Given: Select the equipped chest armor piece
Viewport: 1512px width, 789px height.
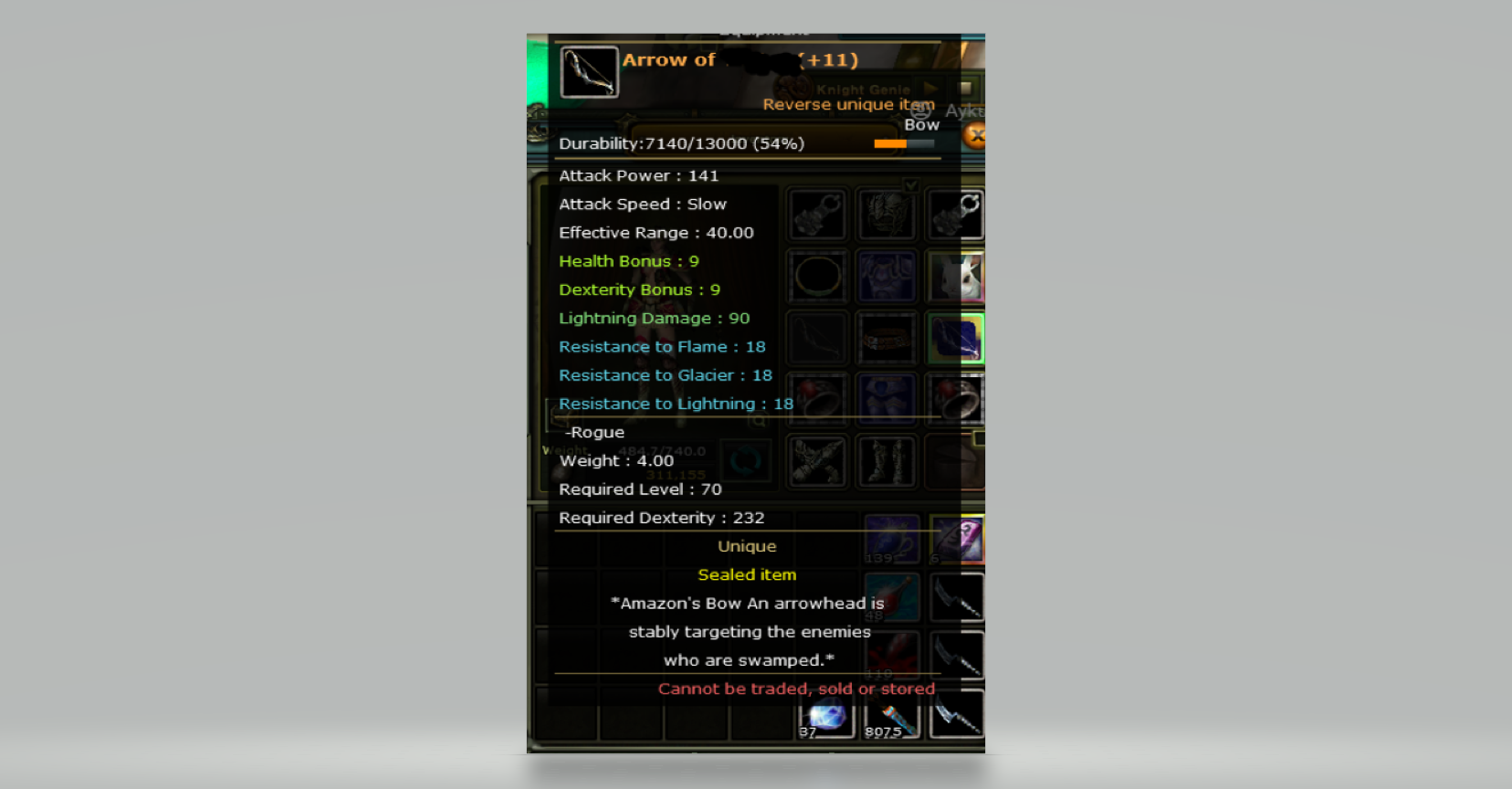Looking at the screenshot, I should [x=886, y=277].
